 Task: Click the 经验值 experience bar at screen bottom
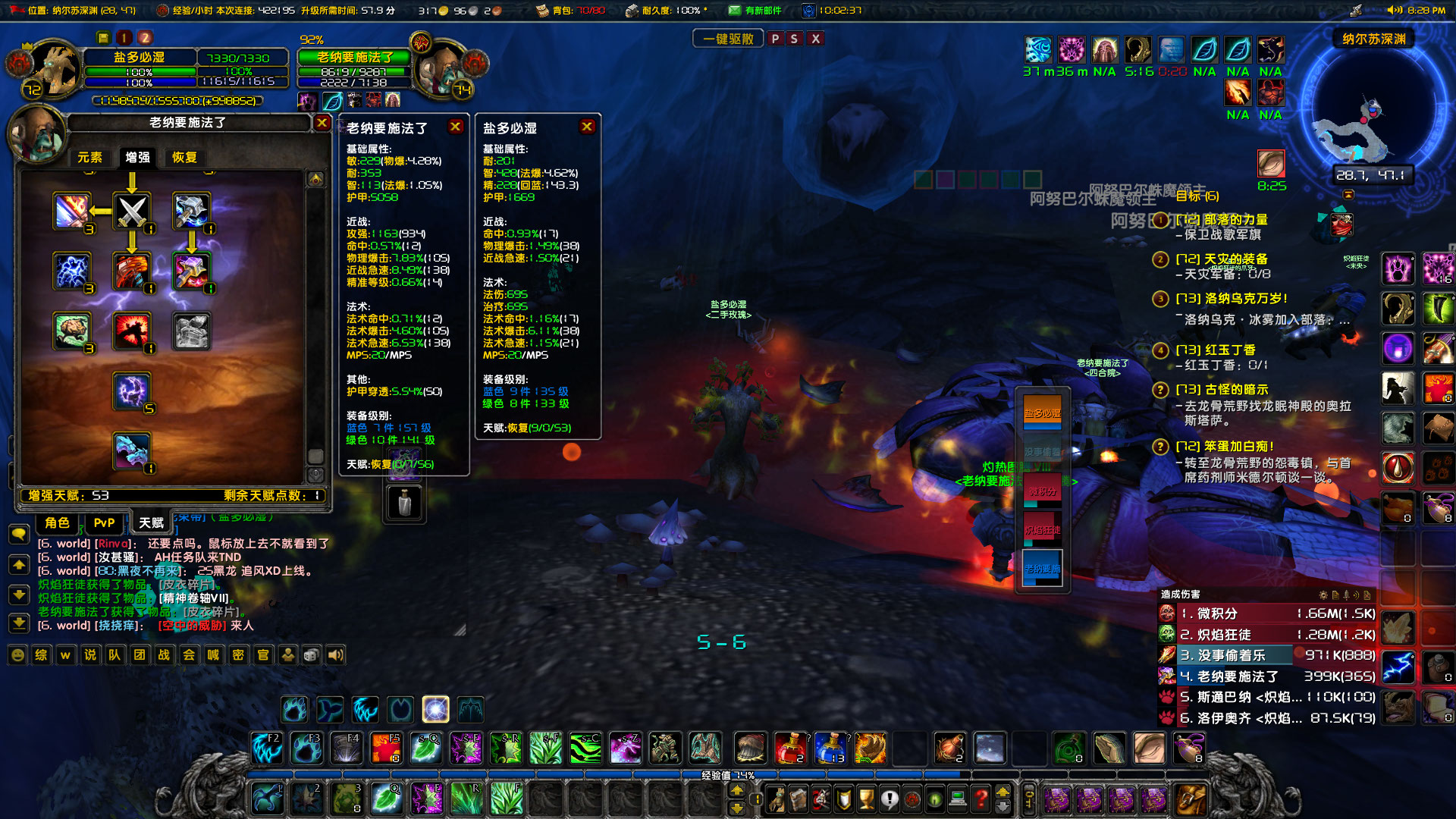click(x=728, y=775)
